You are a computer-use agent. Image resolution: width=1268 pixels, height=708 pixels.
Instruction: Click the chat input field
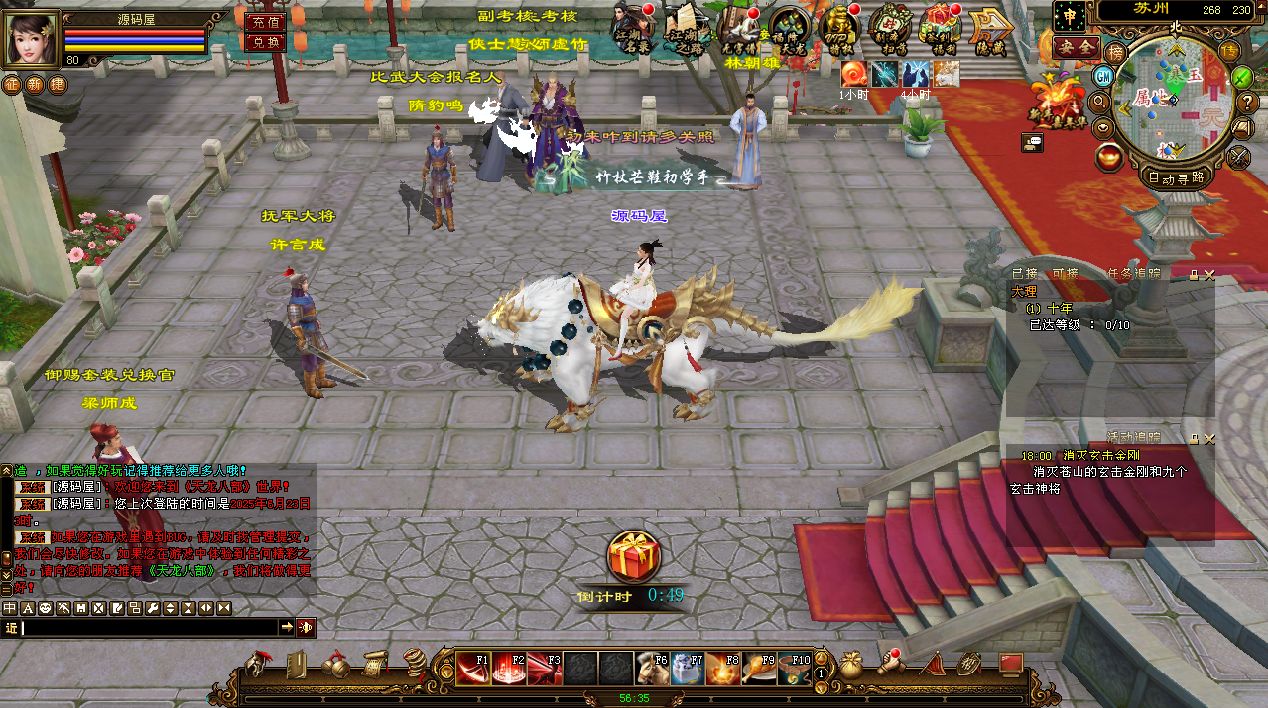(x=150, y=628)
